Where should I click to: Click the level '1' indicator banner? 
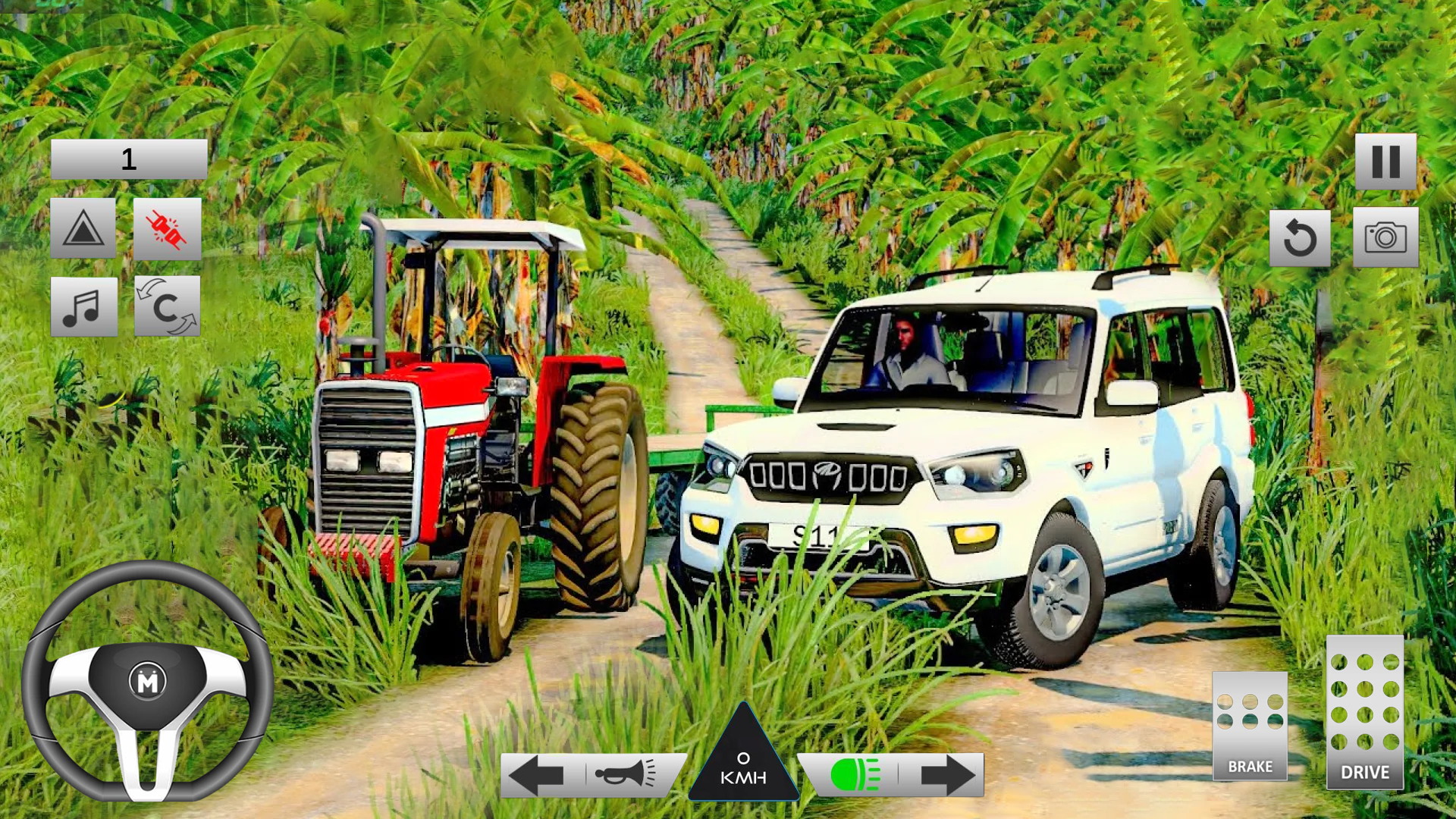click(129, 157)
